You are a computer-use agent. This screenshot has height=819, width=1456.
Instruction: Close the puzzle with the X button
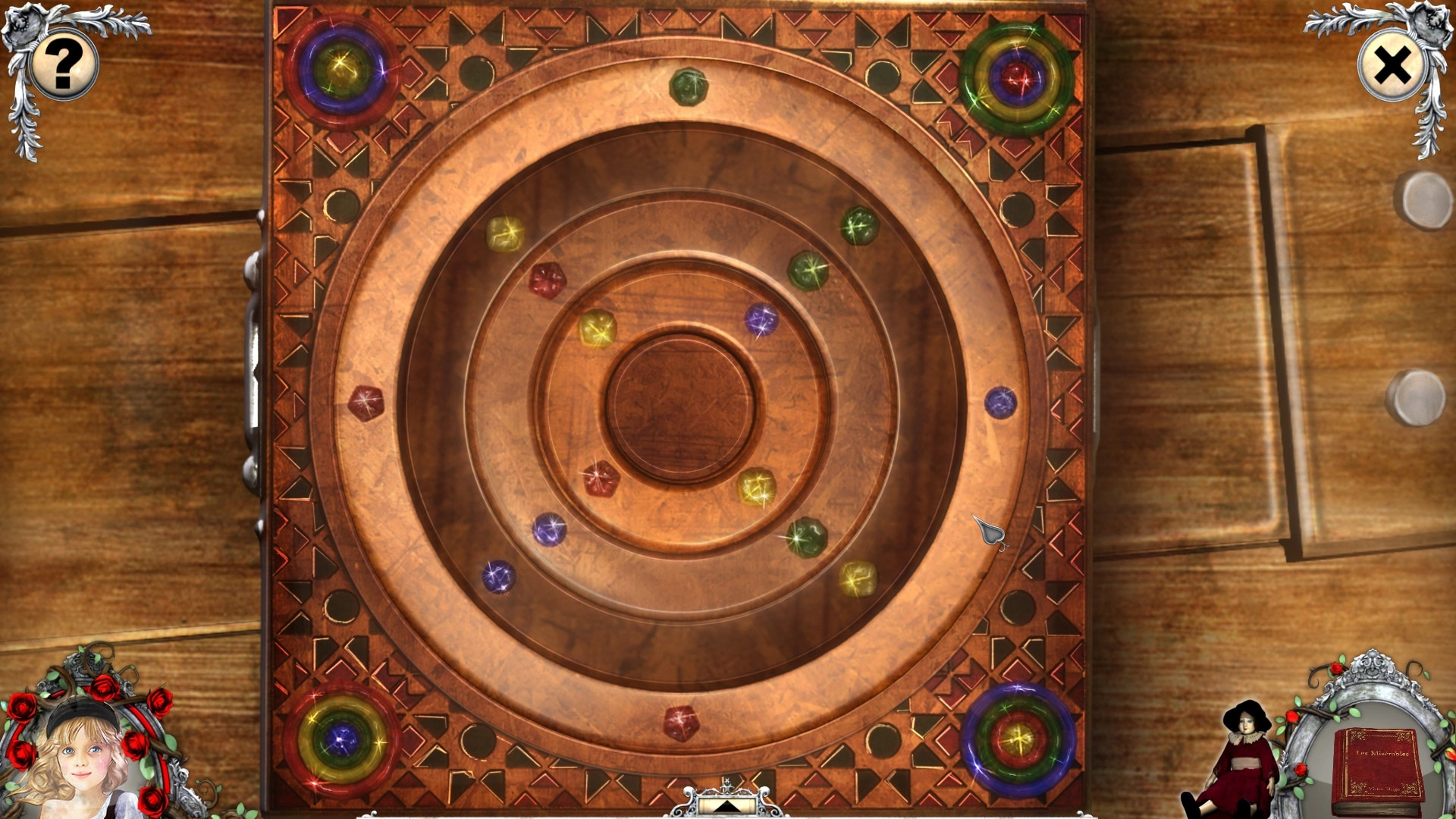coord(1392,66)
